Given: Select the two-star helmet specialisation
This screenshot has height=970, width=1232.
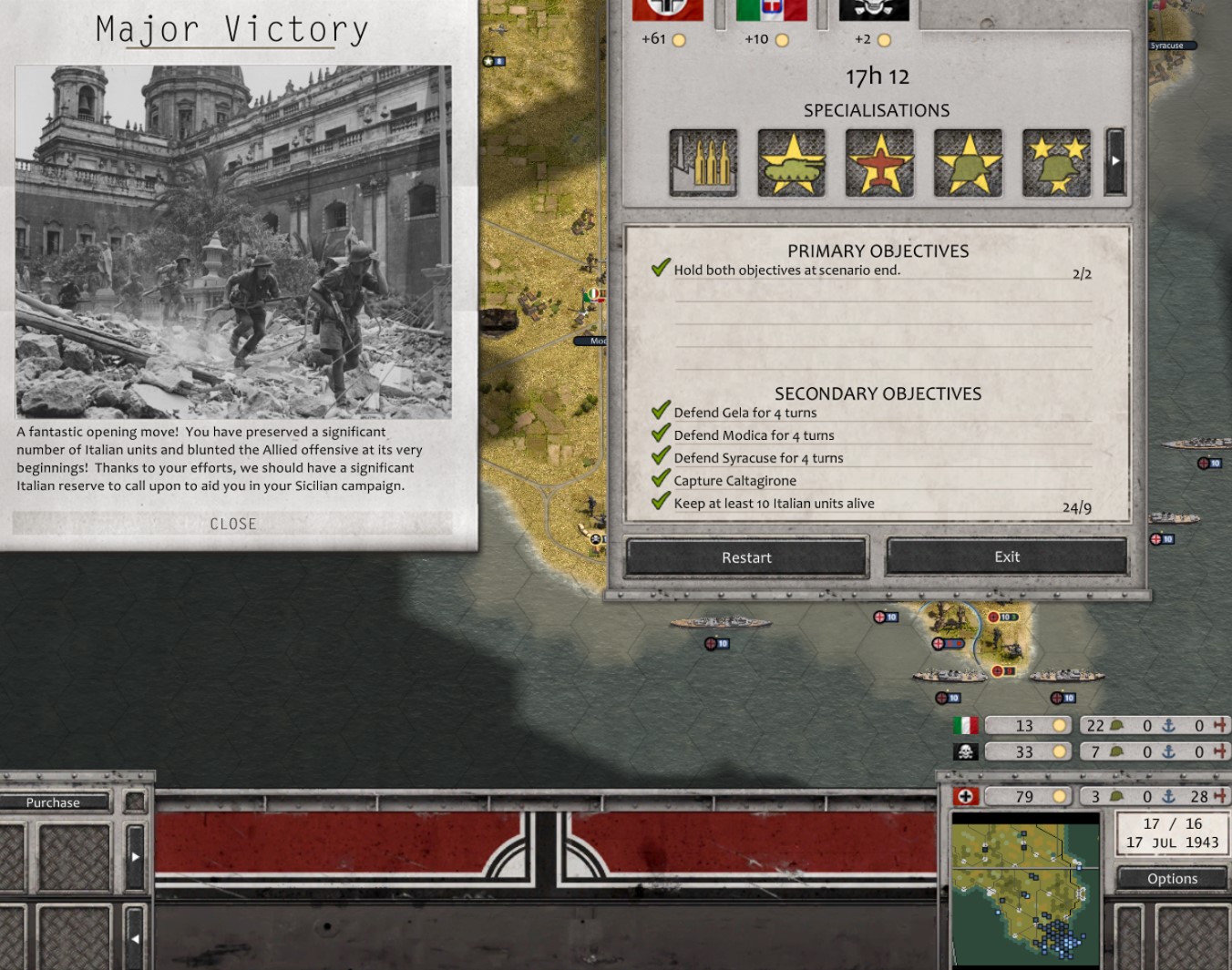Looking at the screenshot, I should pos(1056,162).
